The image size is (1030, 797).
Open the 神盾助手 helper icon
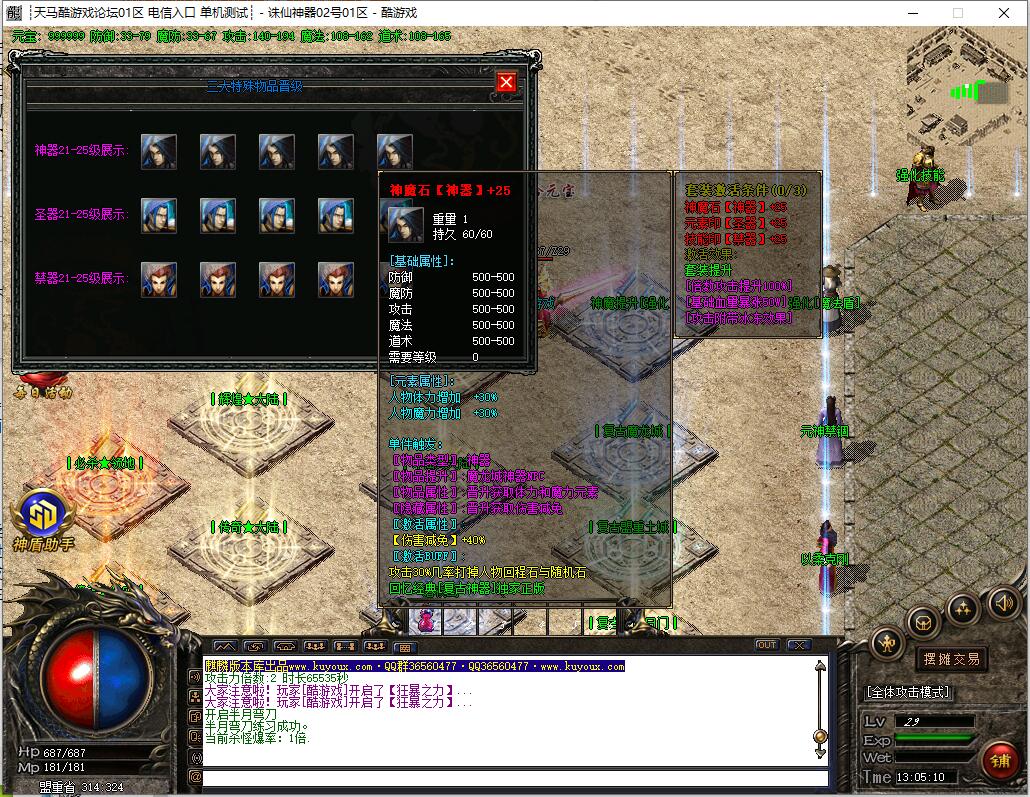[43, 515]
